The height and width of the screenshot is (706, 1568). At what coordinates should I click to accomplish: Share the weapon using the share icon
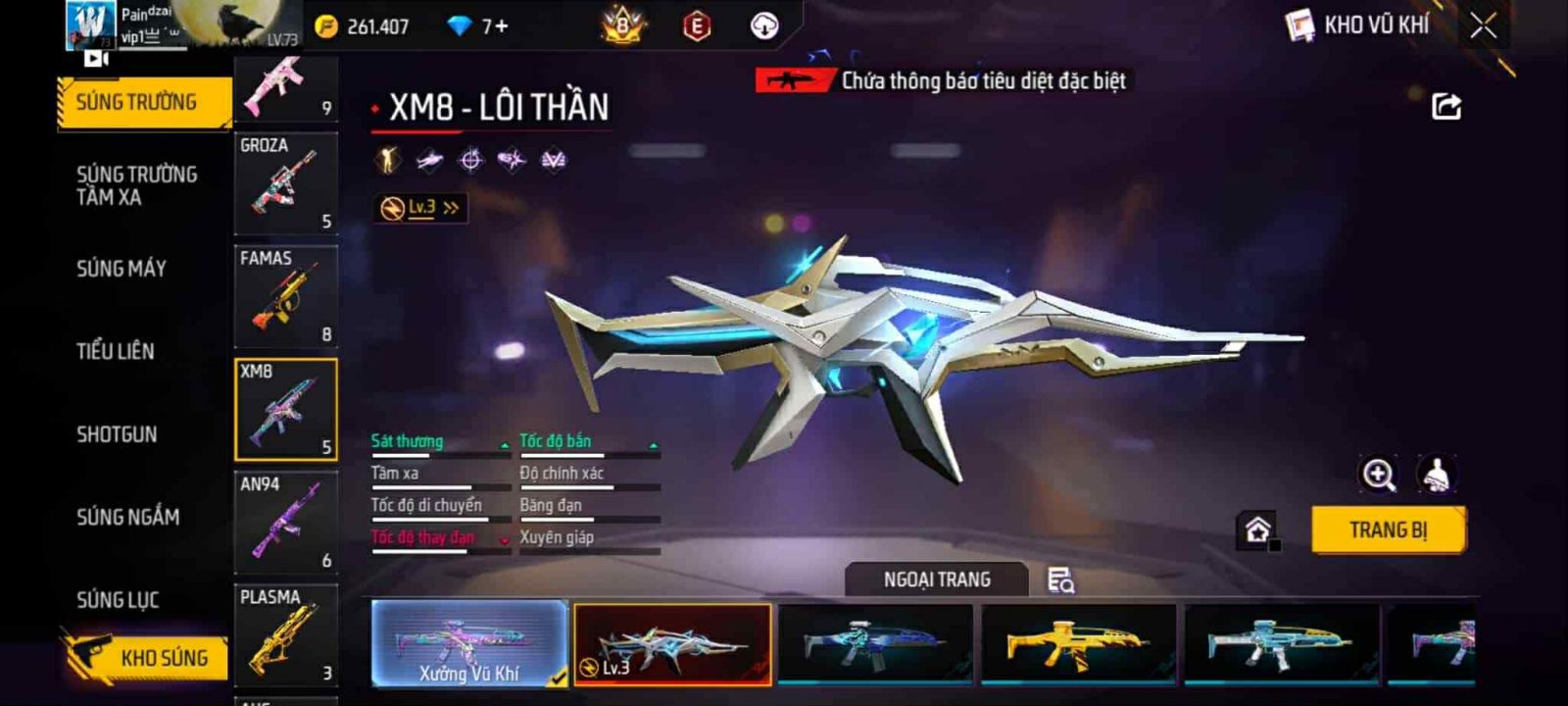click(x=1445, y=107)
